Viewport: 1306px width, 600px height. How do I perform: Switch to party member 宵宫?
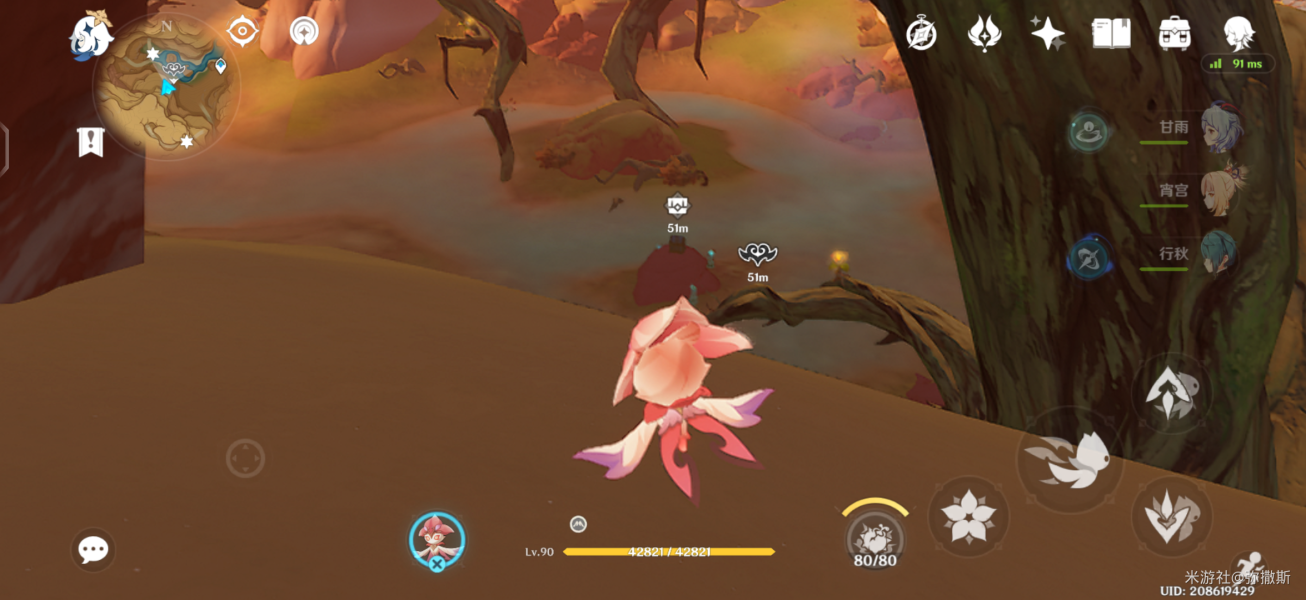pyautogui.click(x=1219, y=190)
